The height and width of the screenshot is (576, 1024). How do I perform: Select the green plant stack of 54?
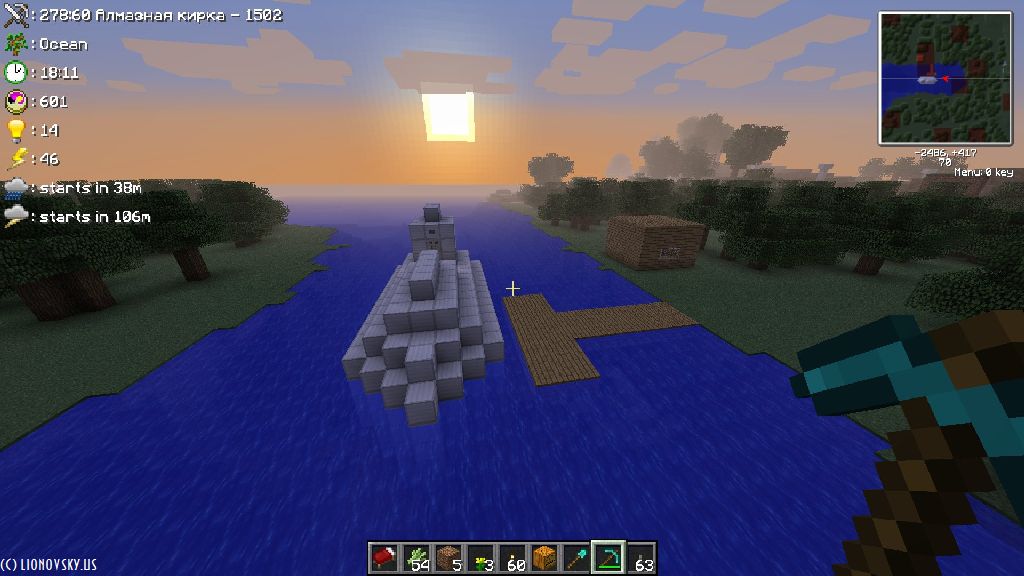(x=416, y=558)
